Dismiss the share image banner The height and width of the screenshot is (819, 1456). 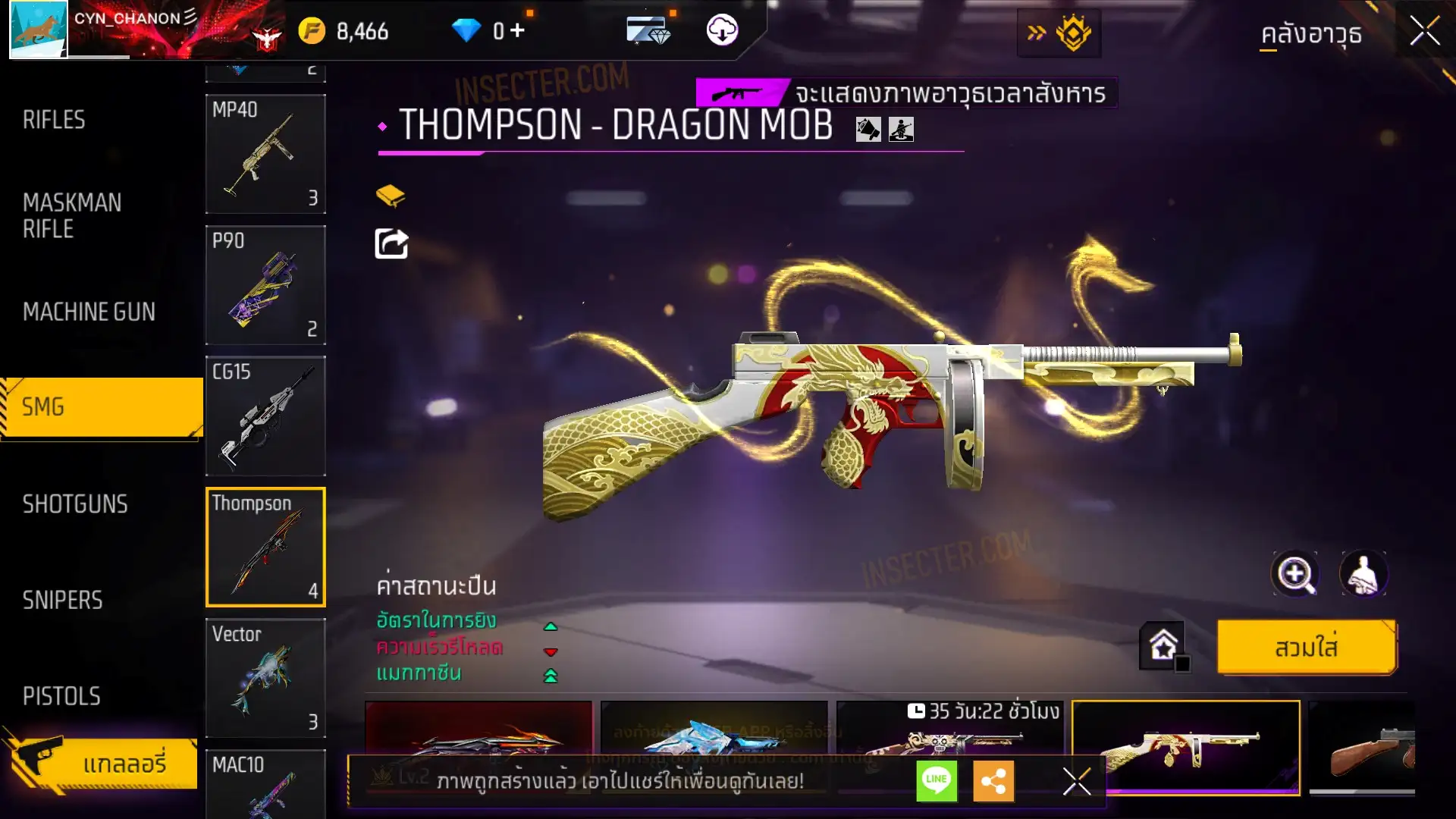(1076, 781)
